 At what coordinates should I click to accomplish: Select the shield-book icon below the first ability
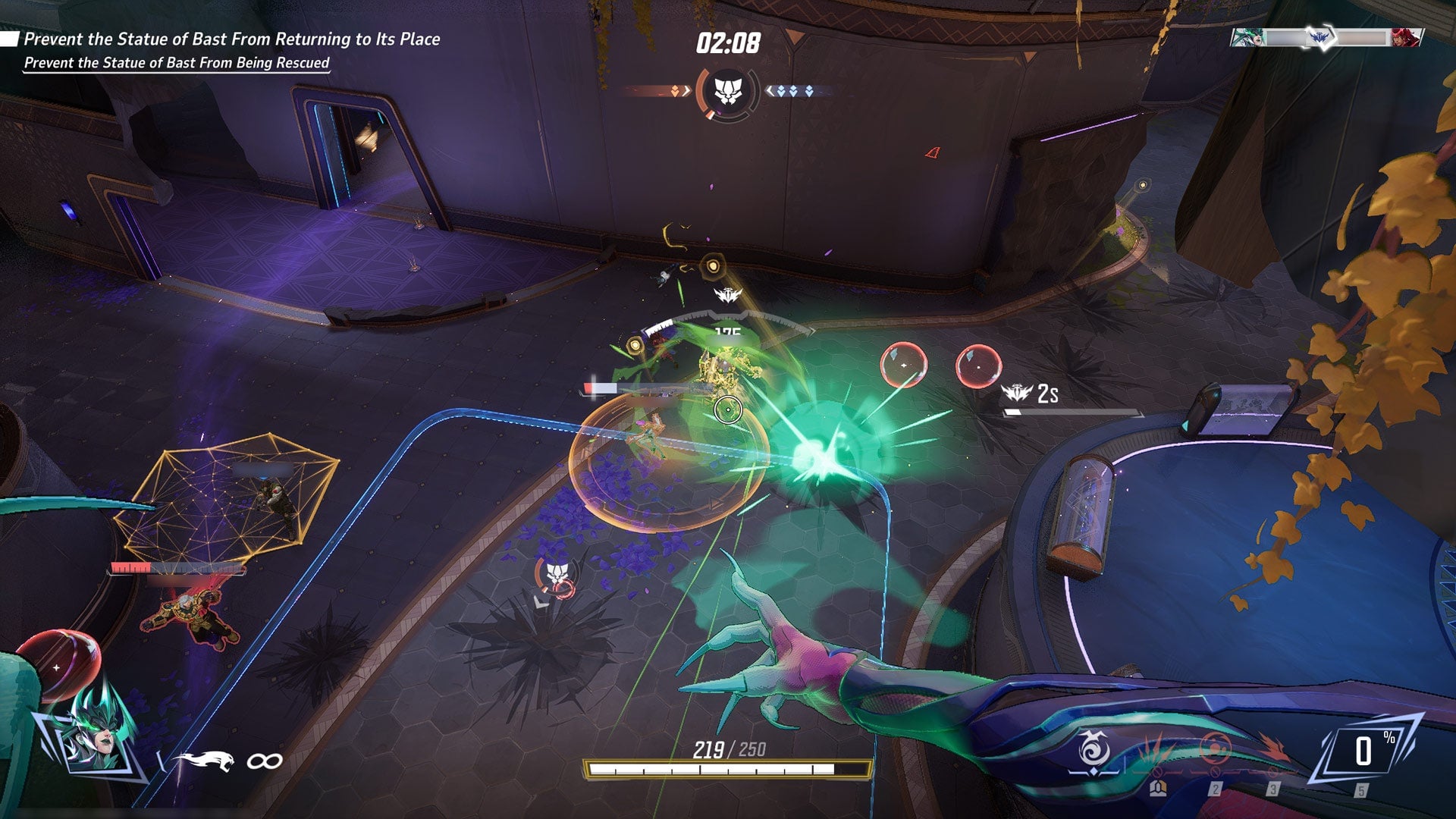[x=1158, y=789]
